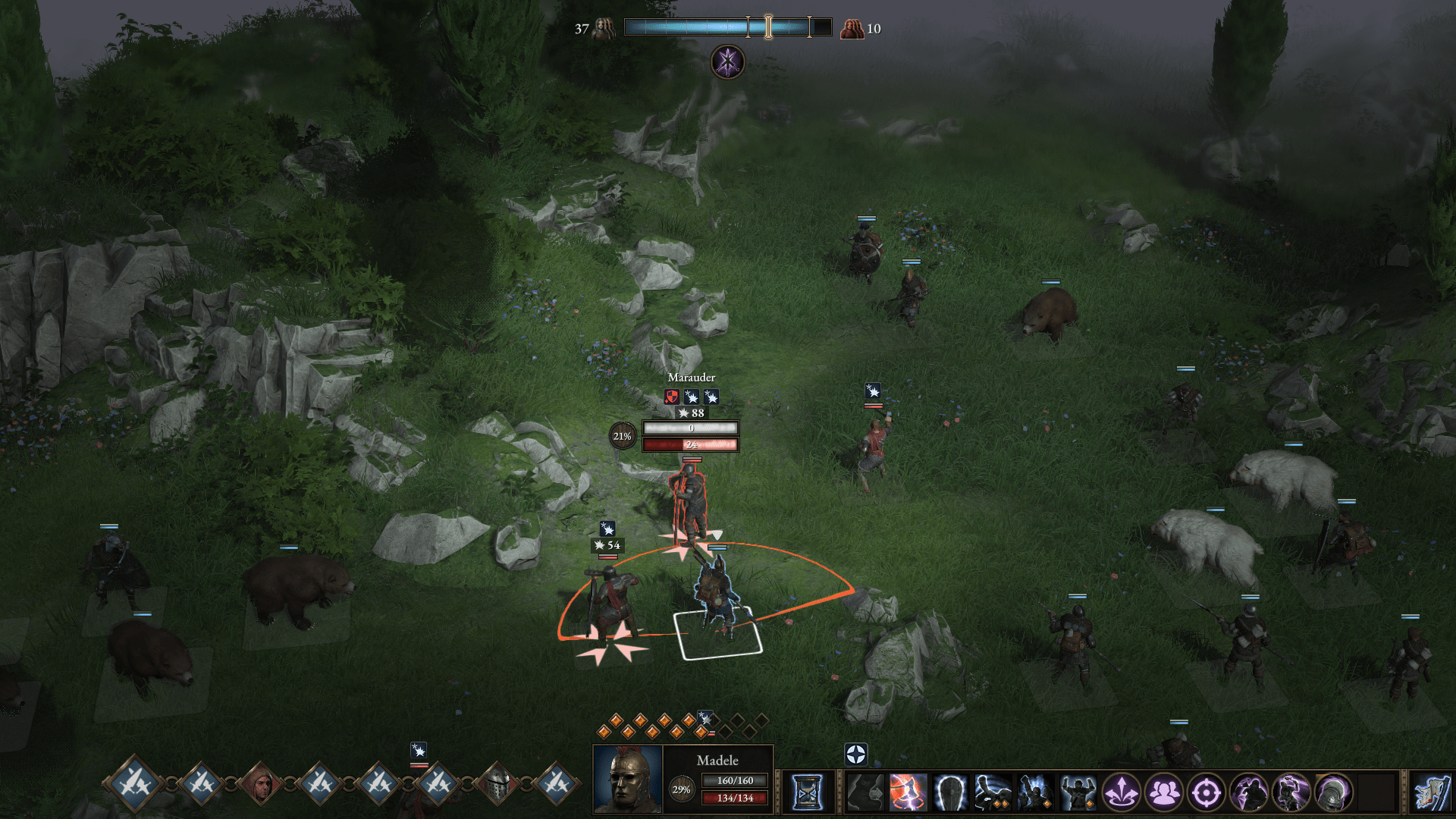Select Madele's helmeted portrait
Viewport: 1456px width, 819px height.
coord(627,780)
